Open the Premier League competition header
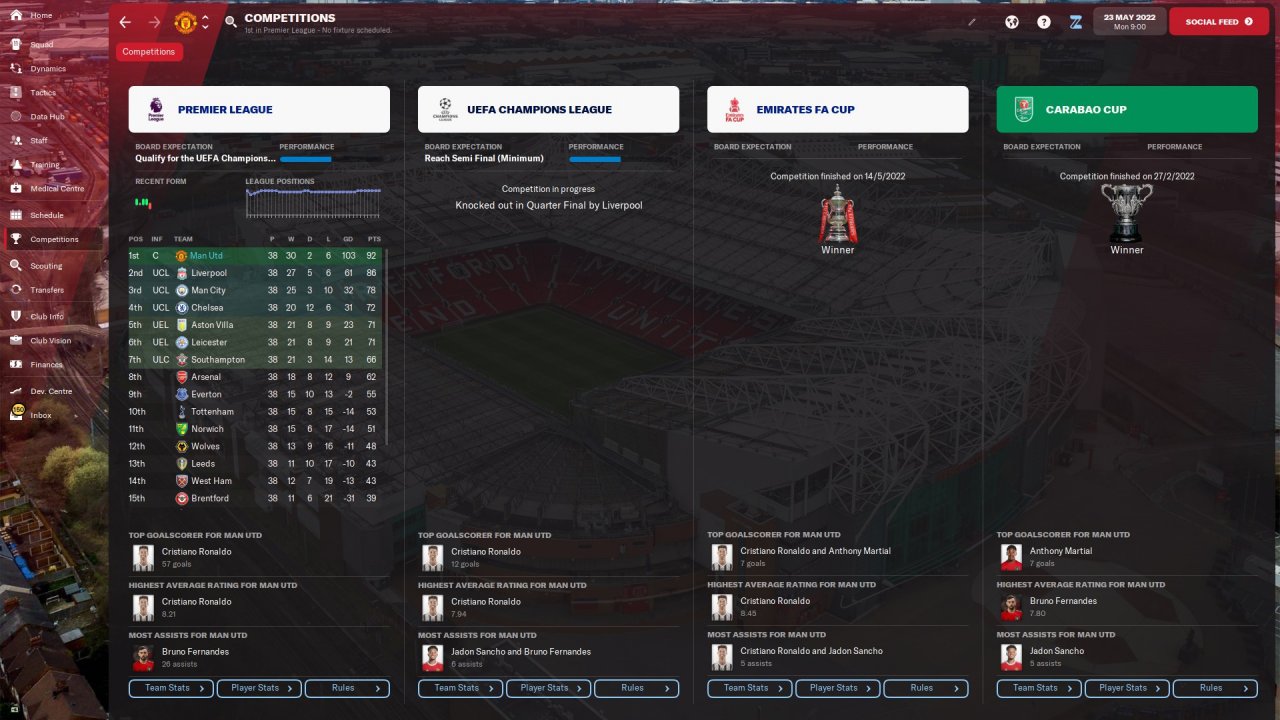Viewport: 1280px width, 720px height. (x=259, y=109)
